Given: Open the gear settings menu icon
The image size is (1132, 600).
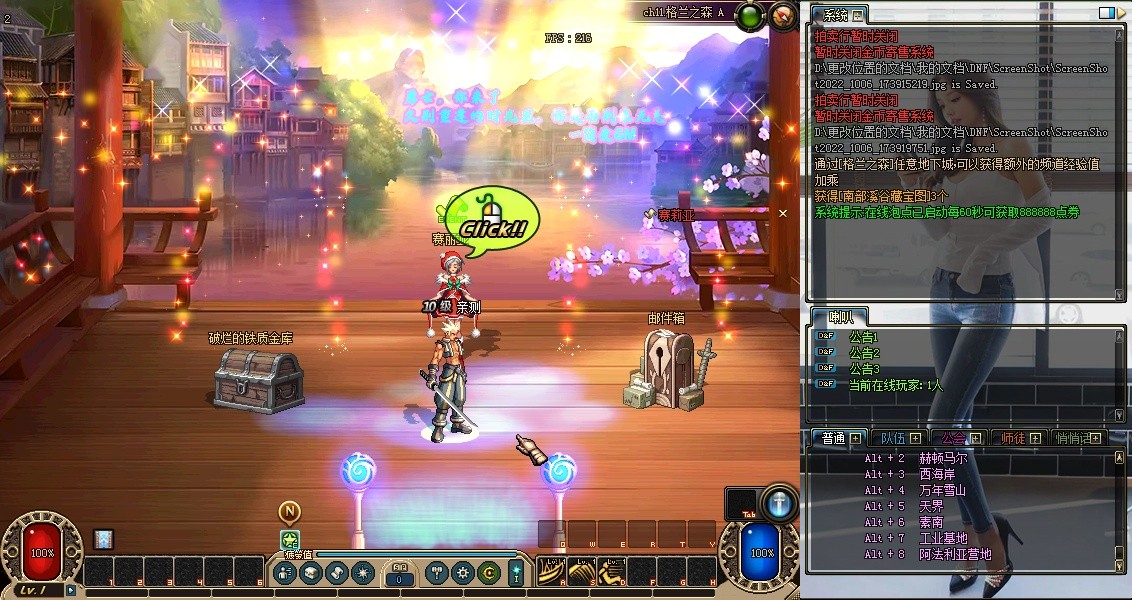Looking at the screenshot, I should pos(462,573).
